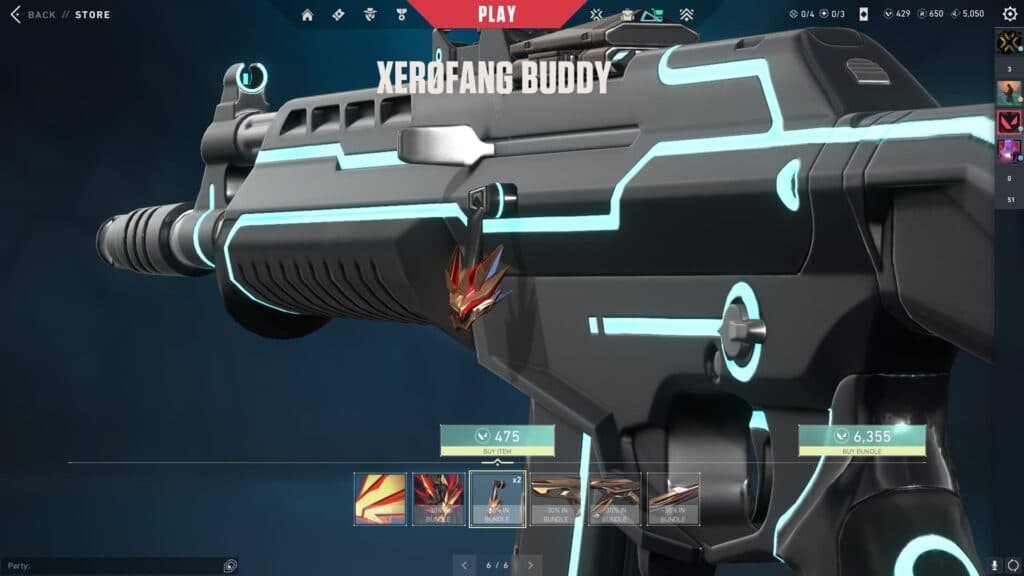Open the agents icon with hat
The image size is (1024, 576).
click(x=370, y=15)
